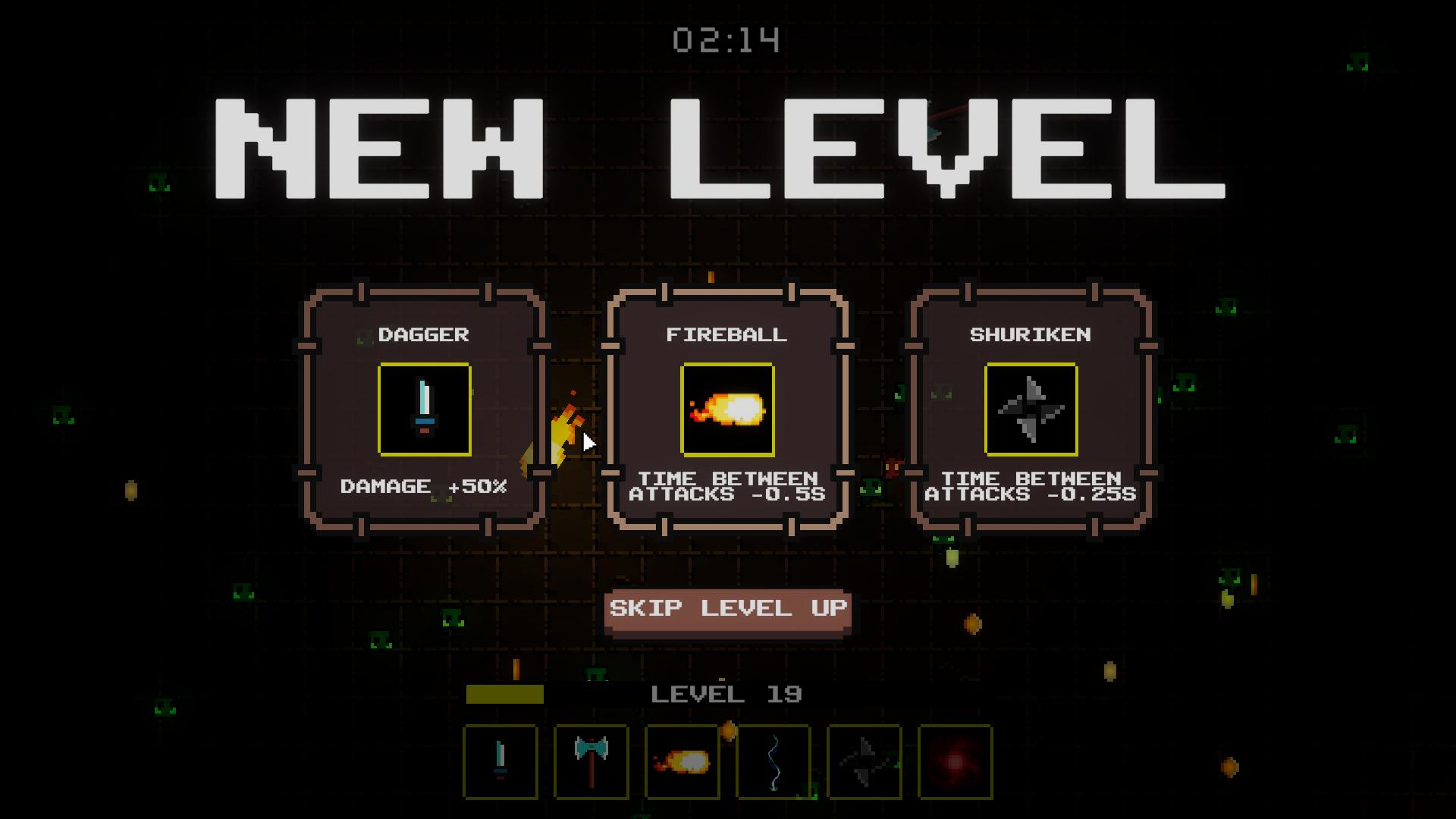
Task: Select the Dagger weapon icon in the hotbar
Action: (x=500, y=764)
